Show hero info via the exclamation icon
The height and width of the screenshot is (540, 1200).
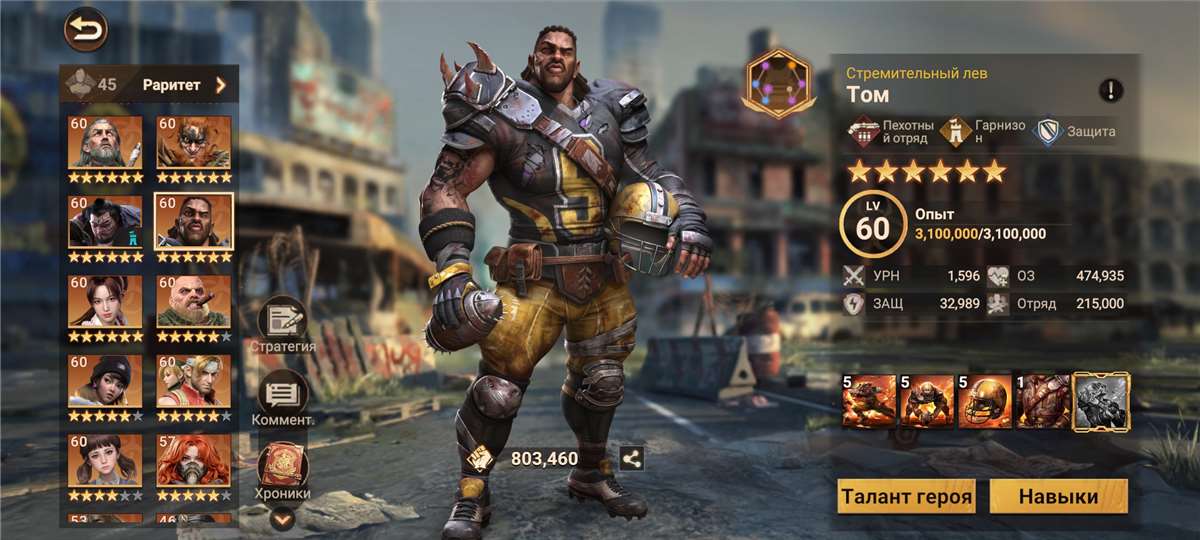point(1110,91)
